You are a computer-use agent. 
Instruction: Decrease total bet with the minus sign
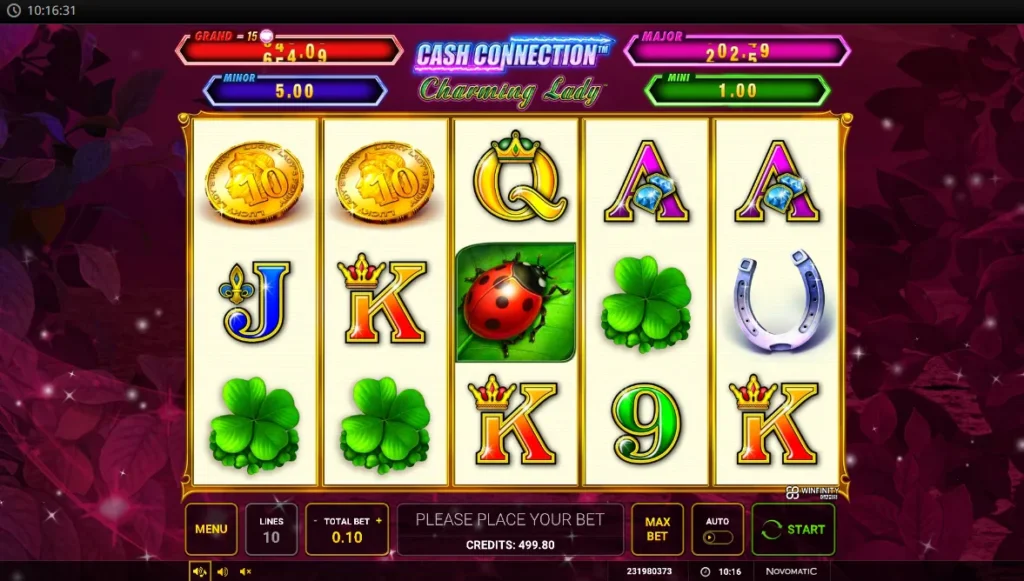pos(316,521)
